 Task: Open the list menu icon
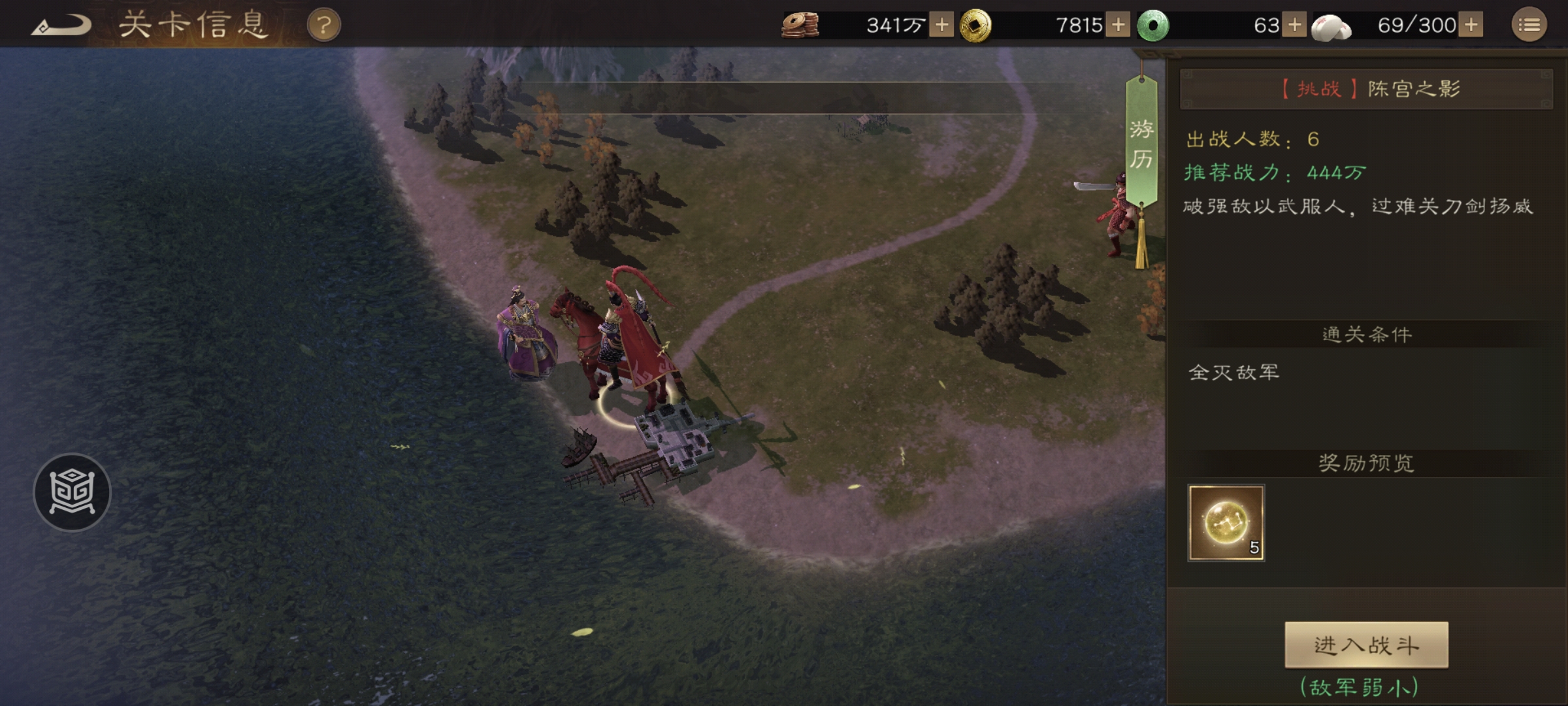coord(1529,25)
